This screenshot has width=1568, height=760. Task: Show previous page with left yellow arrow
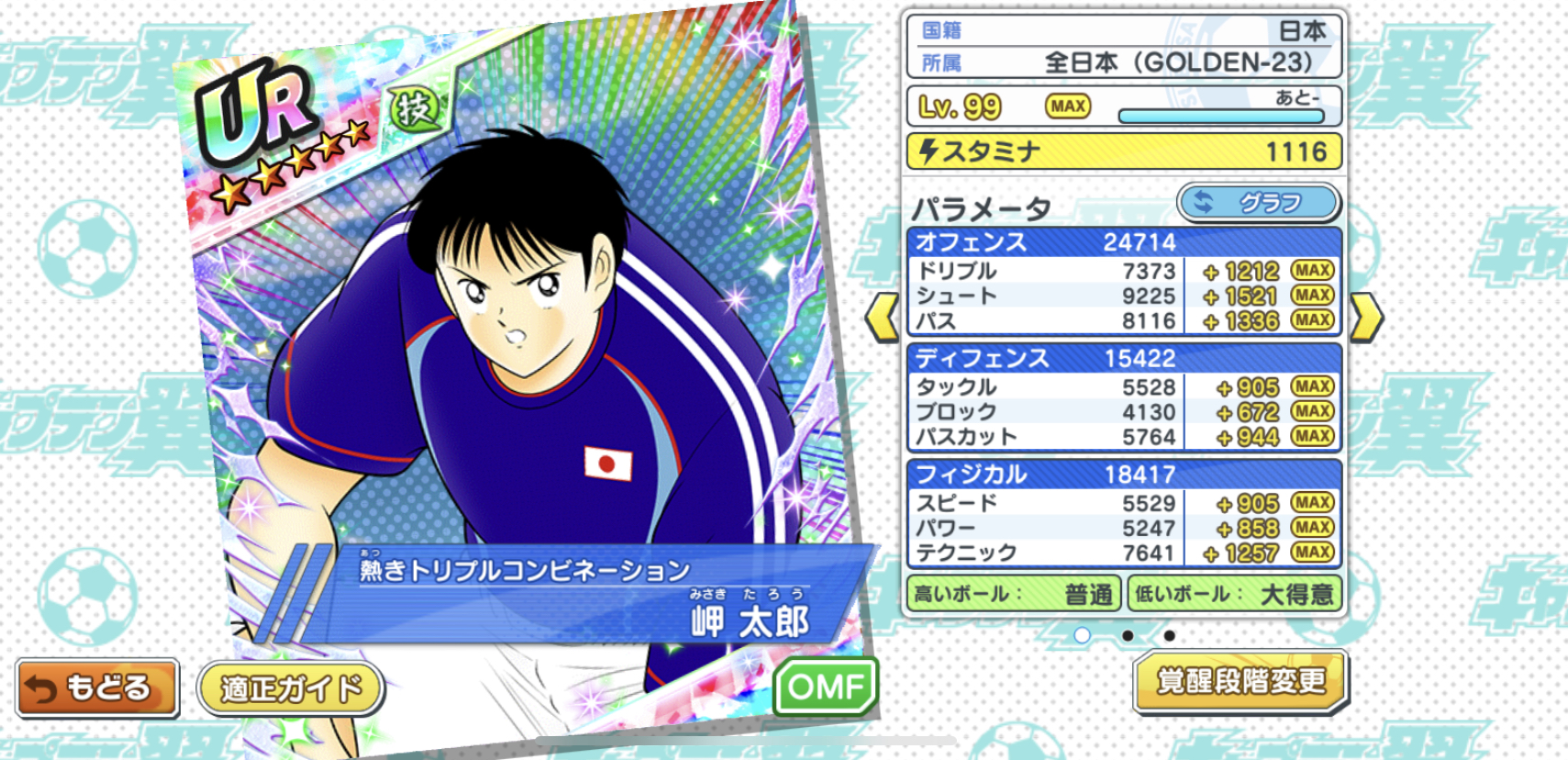(x=882, y=318)
